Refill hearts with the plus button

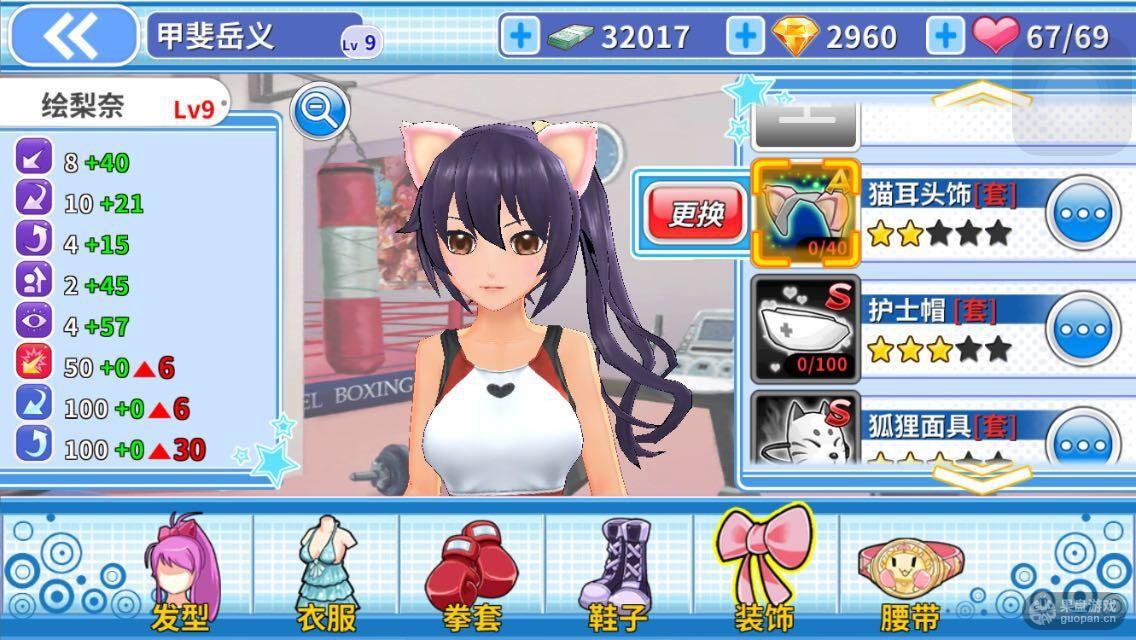tap(945, 37)
